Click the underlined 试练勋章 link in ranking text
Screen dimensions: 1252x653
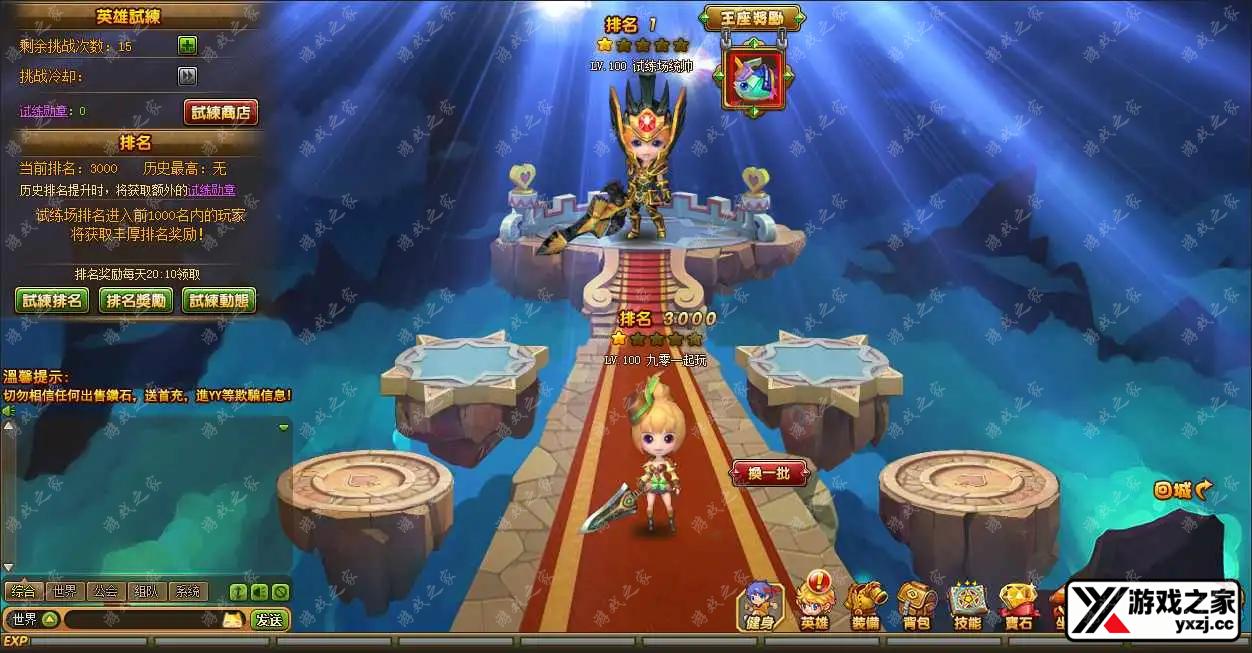212,190
